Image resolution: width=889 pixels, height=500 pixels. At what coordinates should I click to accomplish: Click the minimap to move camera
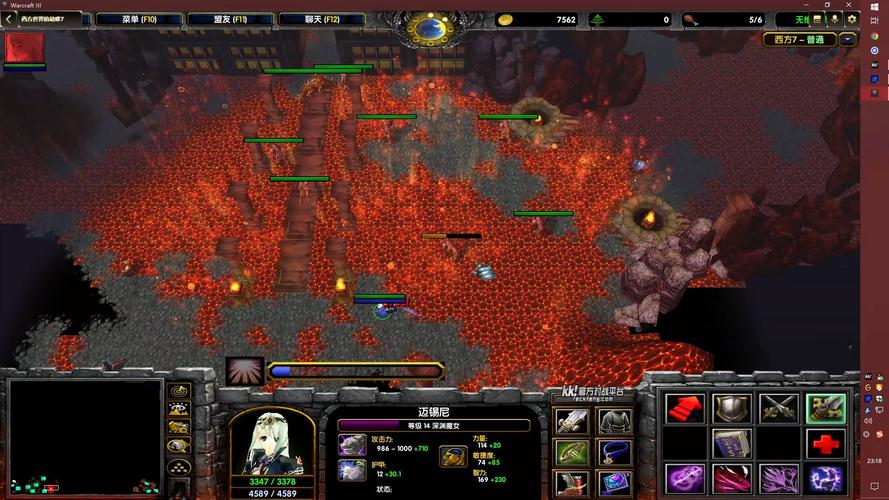tap(84, 436)
